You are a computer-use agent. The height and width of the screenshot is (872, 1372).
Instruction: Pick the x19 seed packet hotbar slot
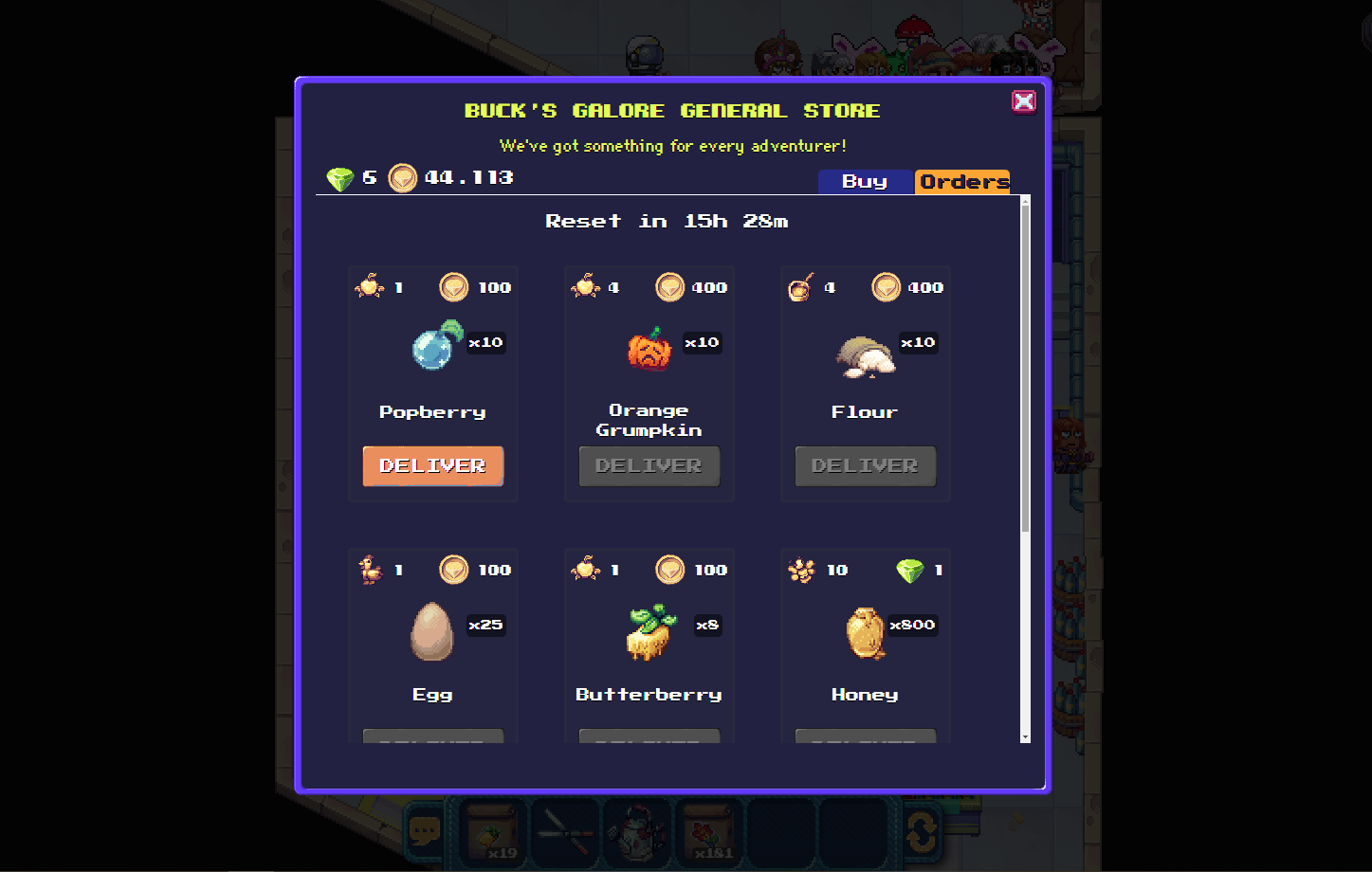click(493, 831)
